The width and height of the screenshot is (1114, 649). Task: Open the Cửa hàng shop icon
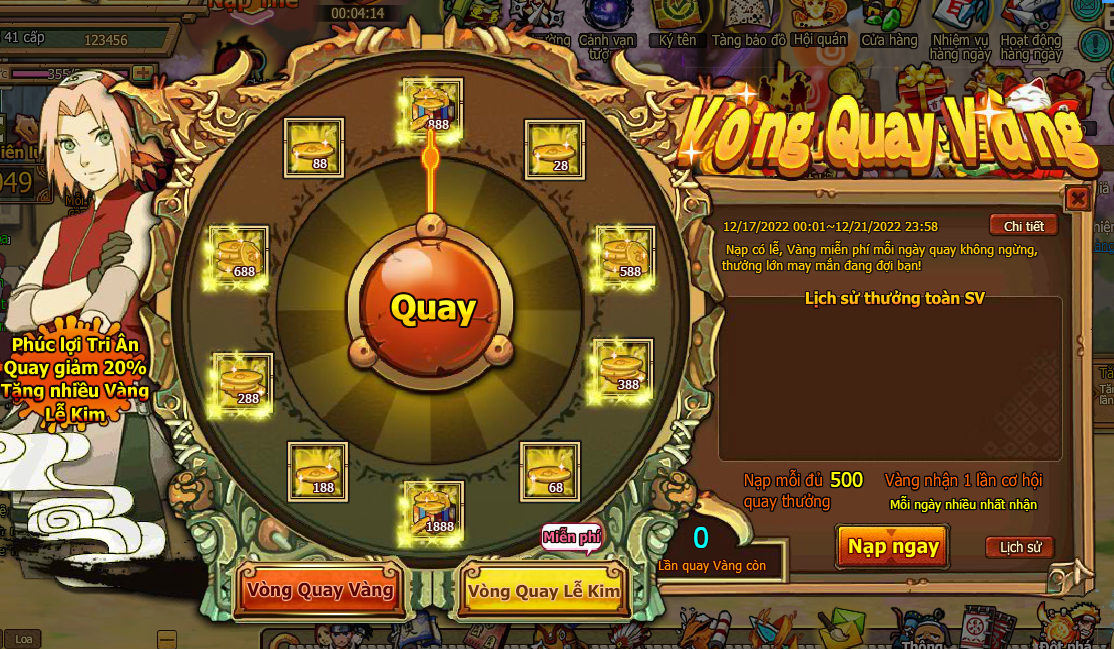point(889,24)
